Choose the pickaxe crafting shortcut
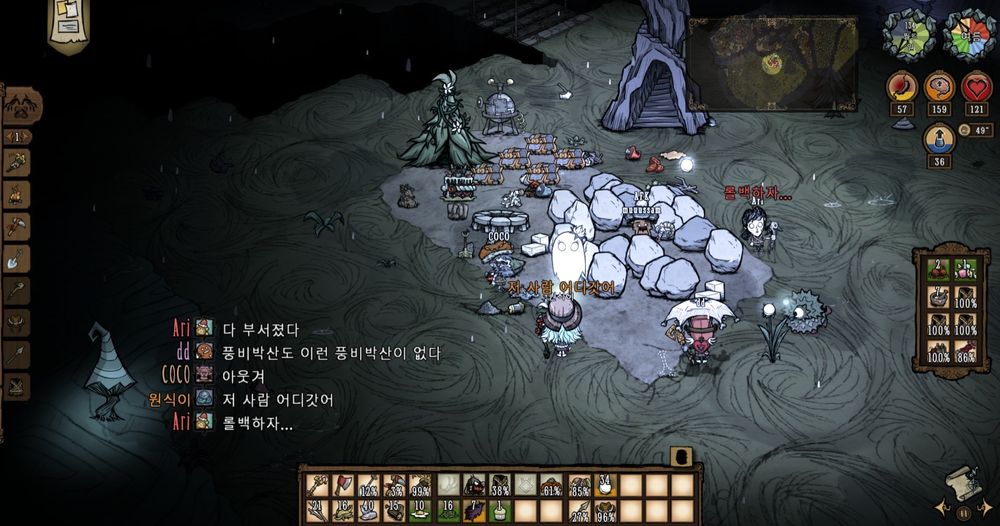Screen dimensions: 1000x526 (x=17, y=226)
